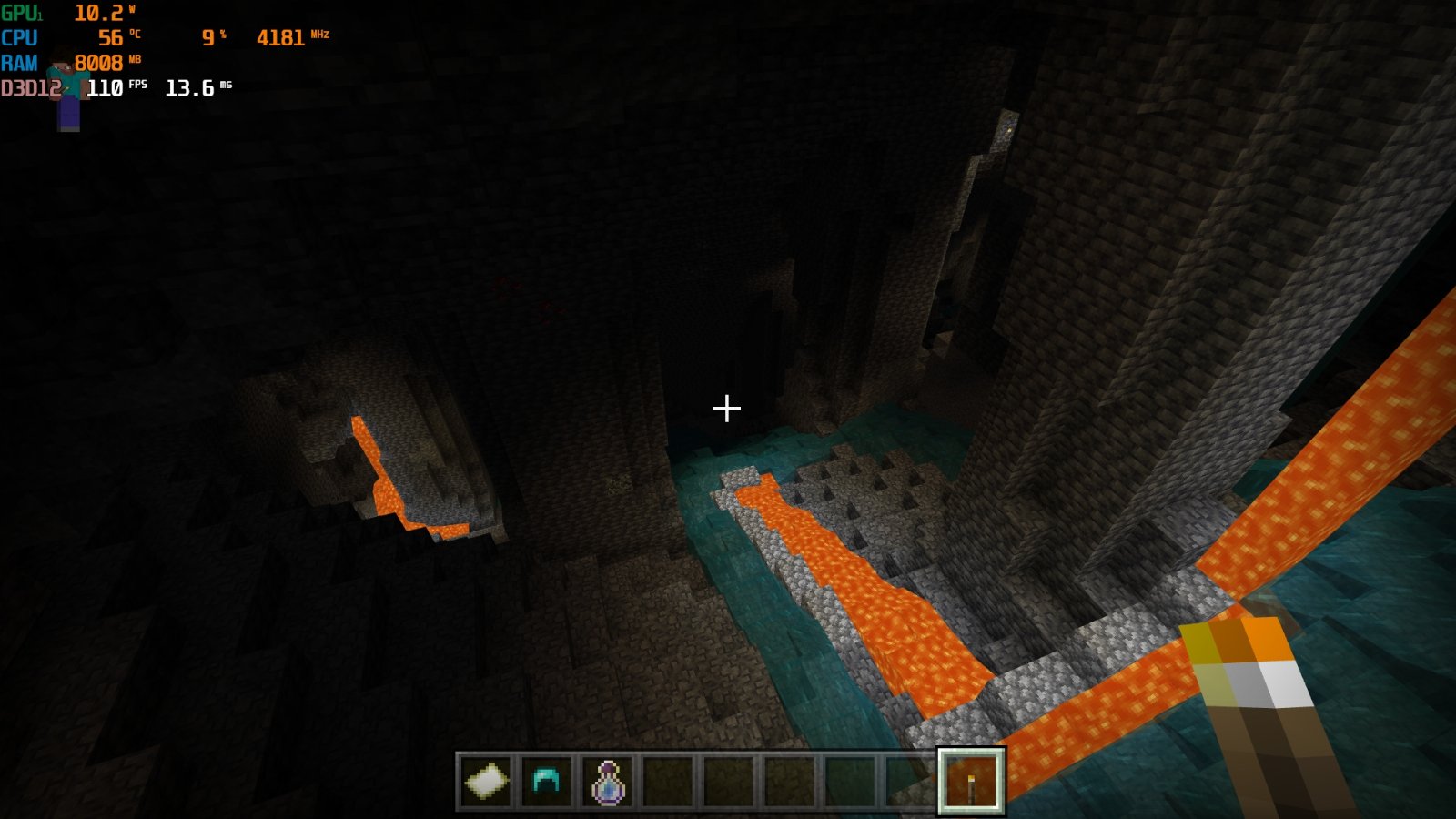Select the diamond helmet hotbar slot
The image size is (1456, 819).
[546, 781]
